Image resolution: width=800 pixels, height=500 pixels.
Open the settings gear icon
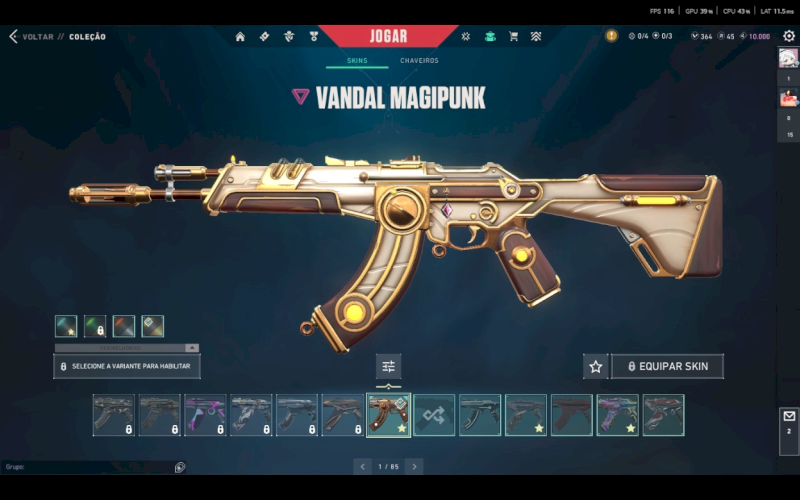click(788, 36)
